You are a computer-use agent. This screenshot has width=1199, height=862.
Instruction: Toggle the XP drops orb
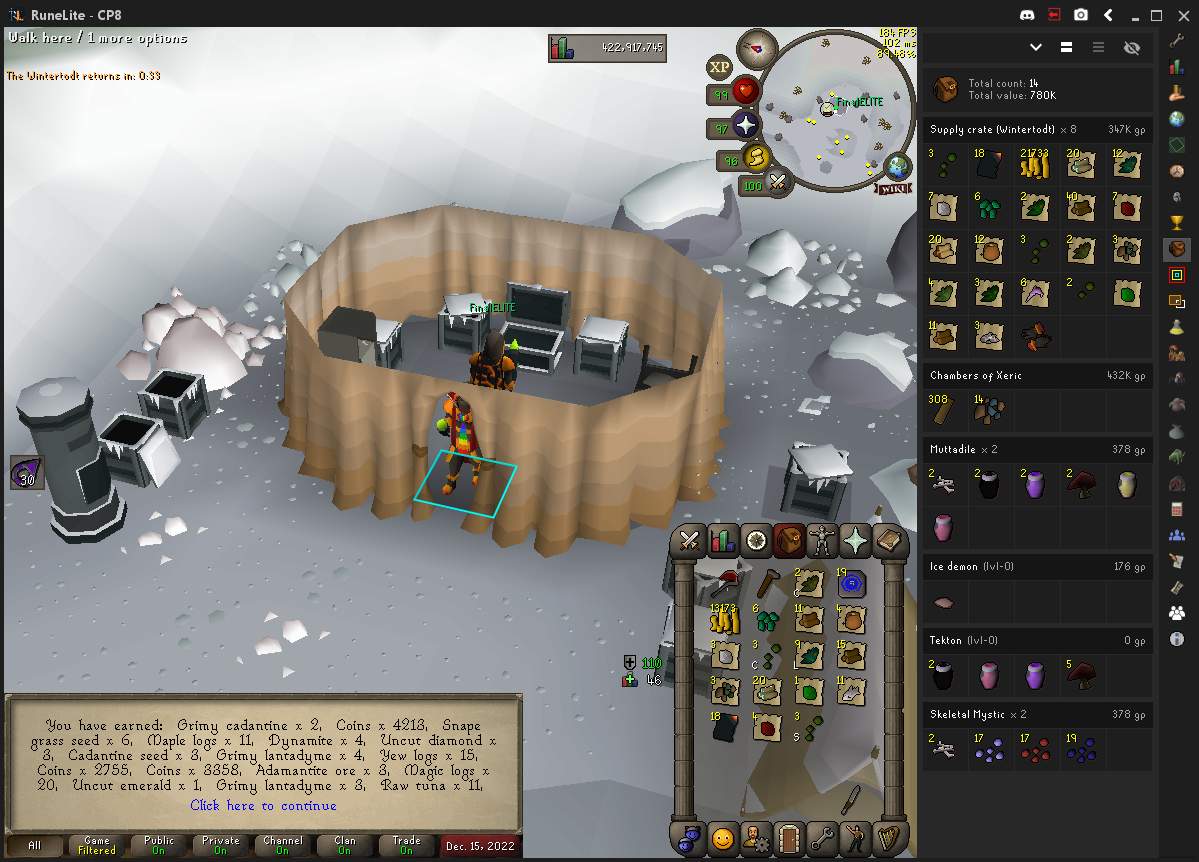(x=719, y=68)
